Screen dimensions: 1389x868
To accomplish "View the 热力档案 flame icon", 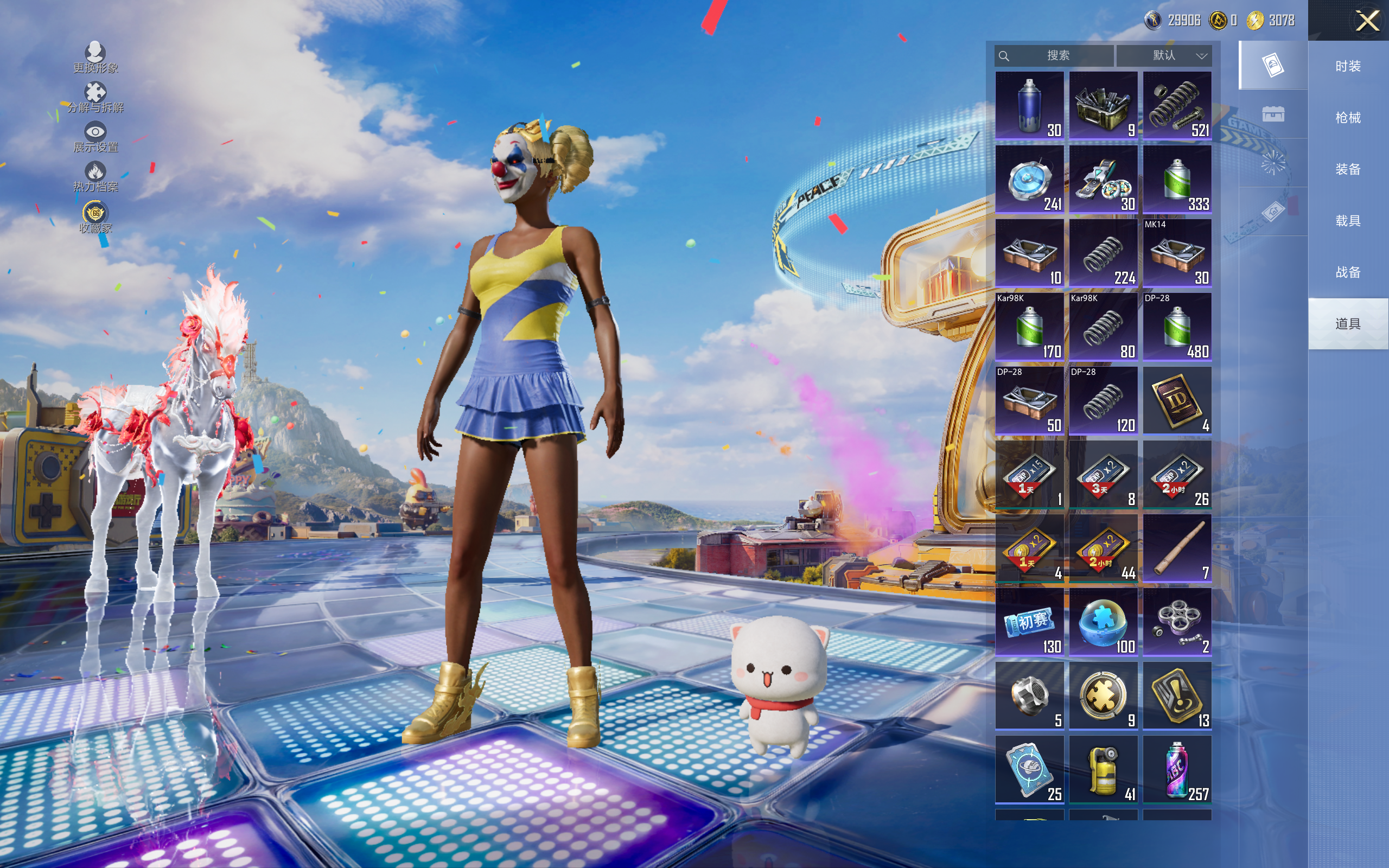I will point(95,176).
